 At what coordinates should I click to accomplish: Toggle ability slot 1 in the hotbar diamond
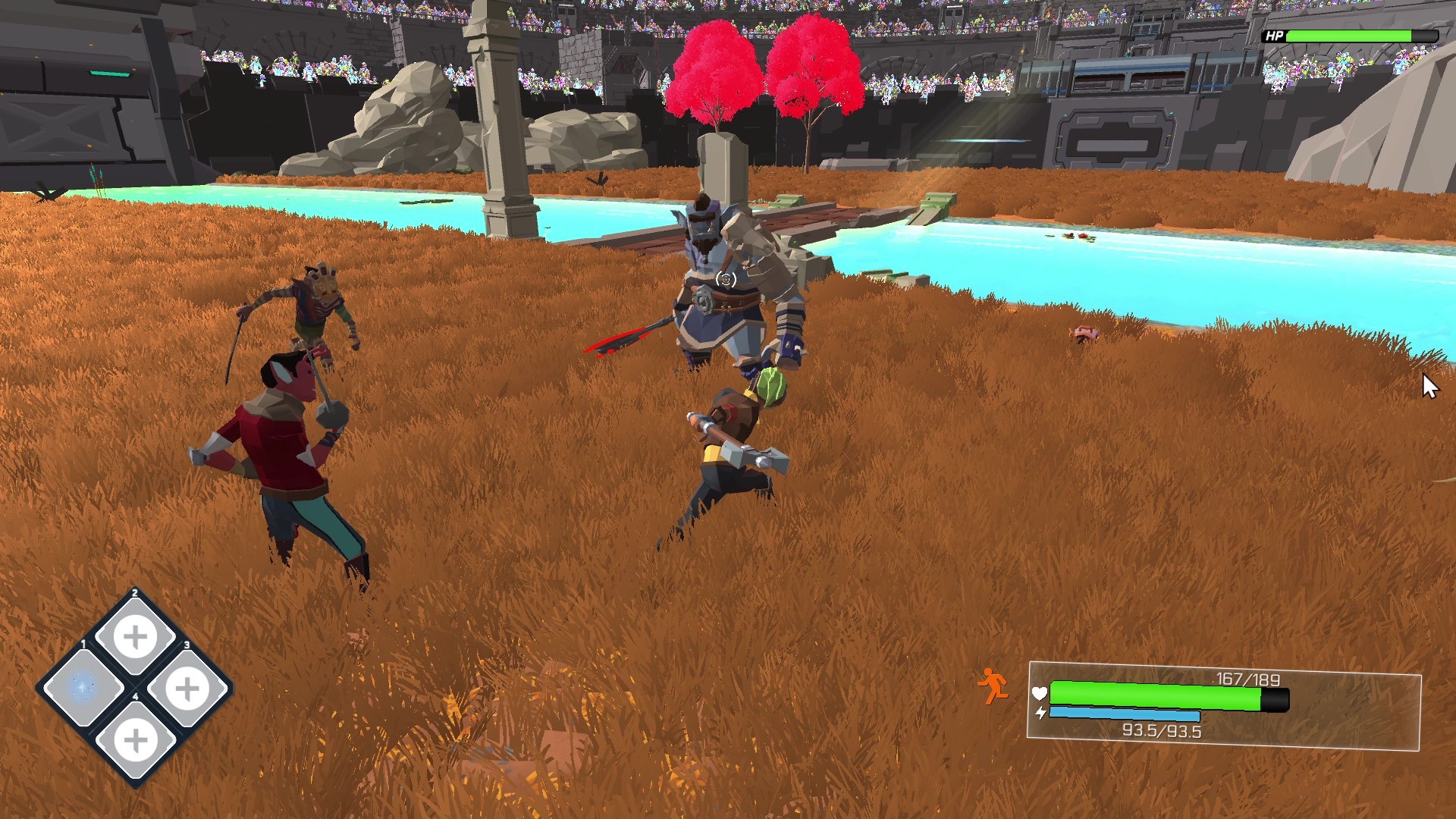tap(83, 686)
